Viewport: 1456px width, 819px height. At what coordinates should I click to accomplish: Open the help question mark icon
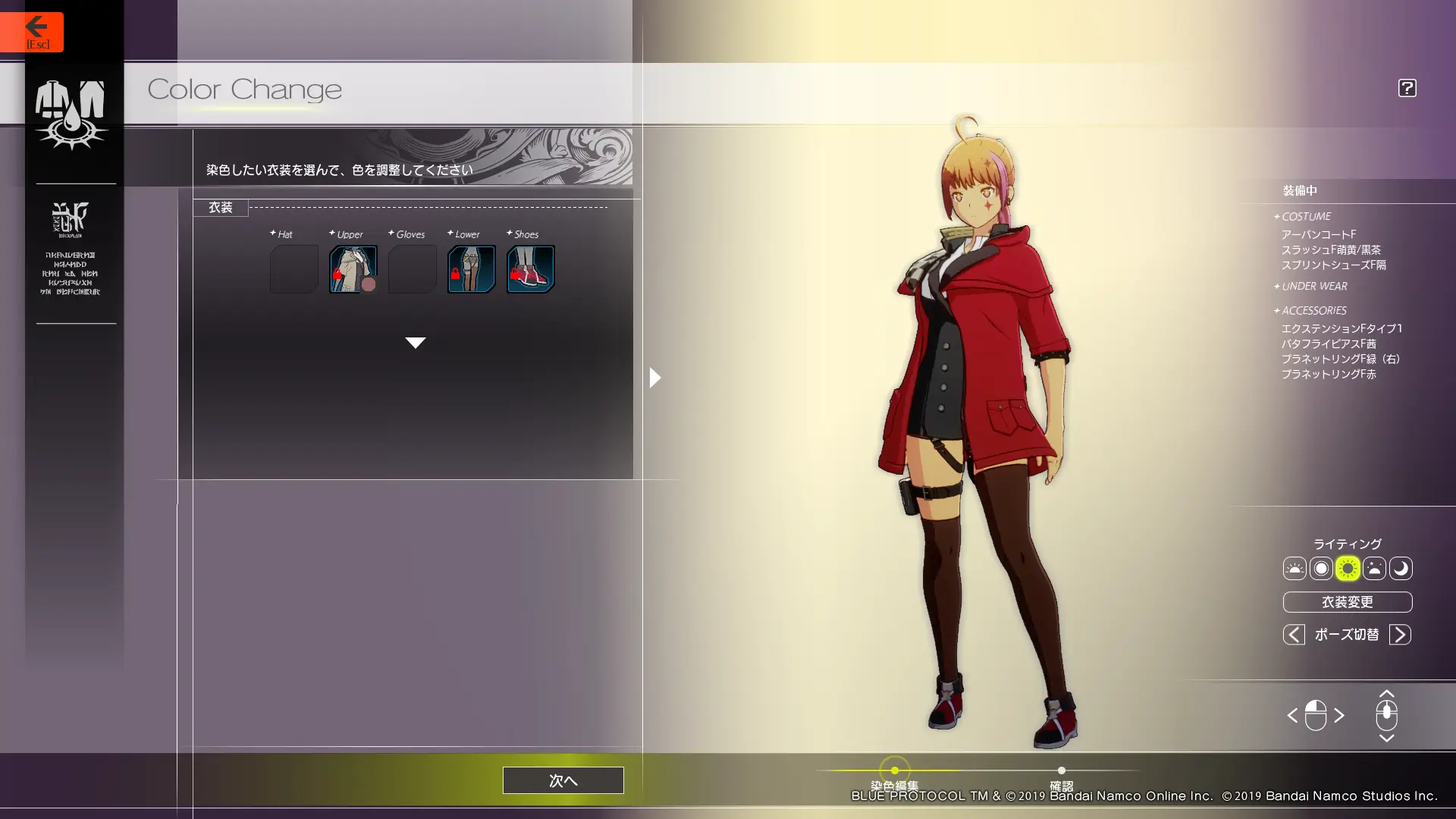(x=1407, y=88)
